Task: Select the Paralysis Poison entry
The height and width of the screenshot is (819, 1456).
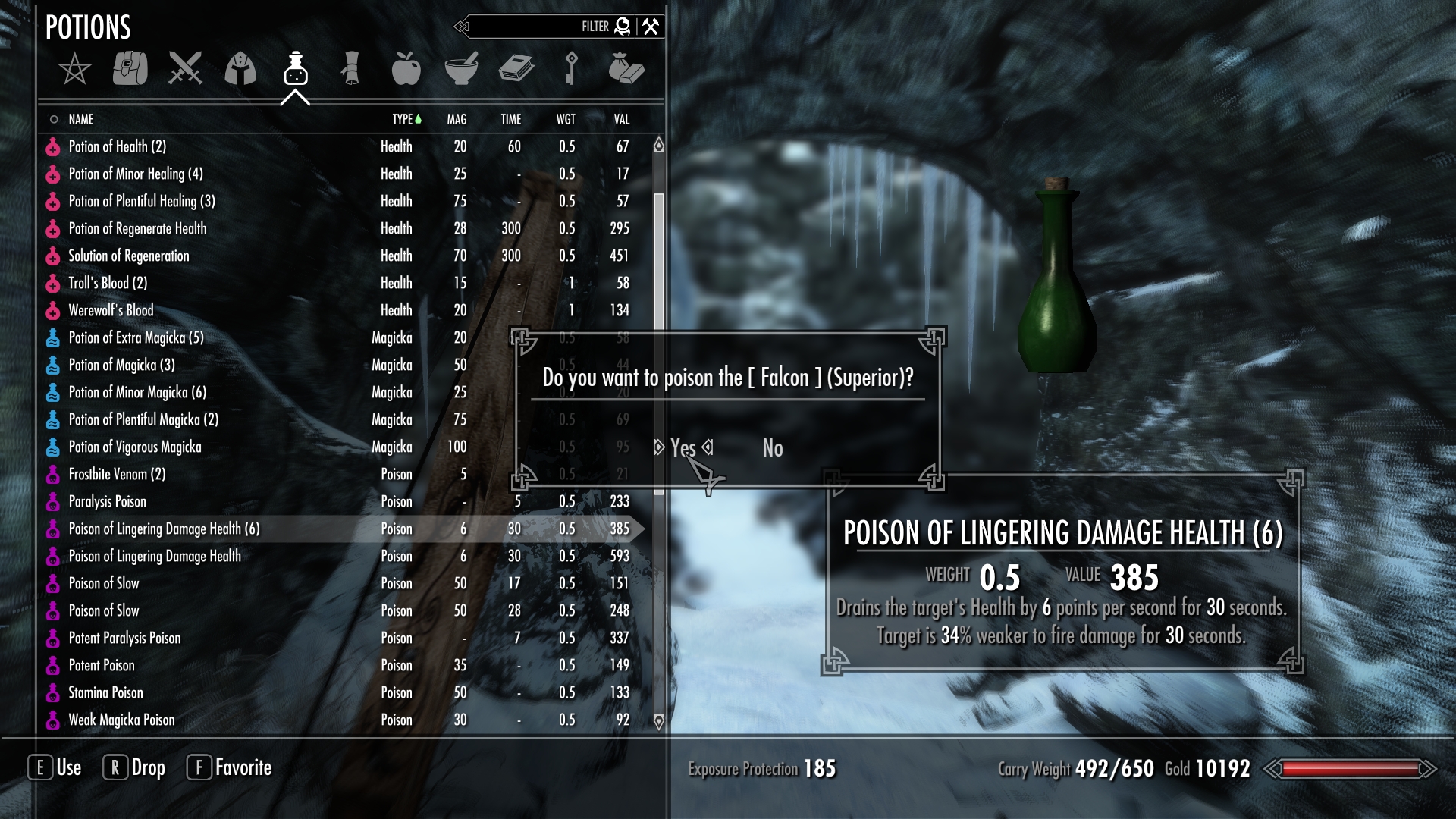Action: click(108, 501)
